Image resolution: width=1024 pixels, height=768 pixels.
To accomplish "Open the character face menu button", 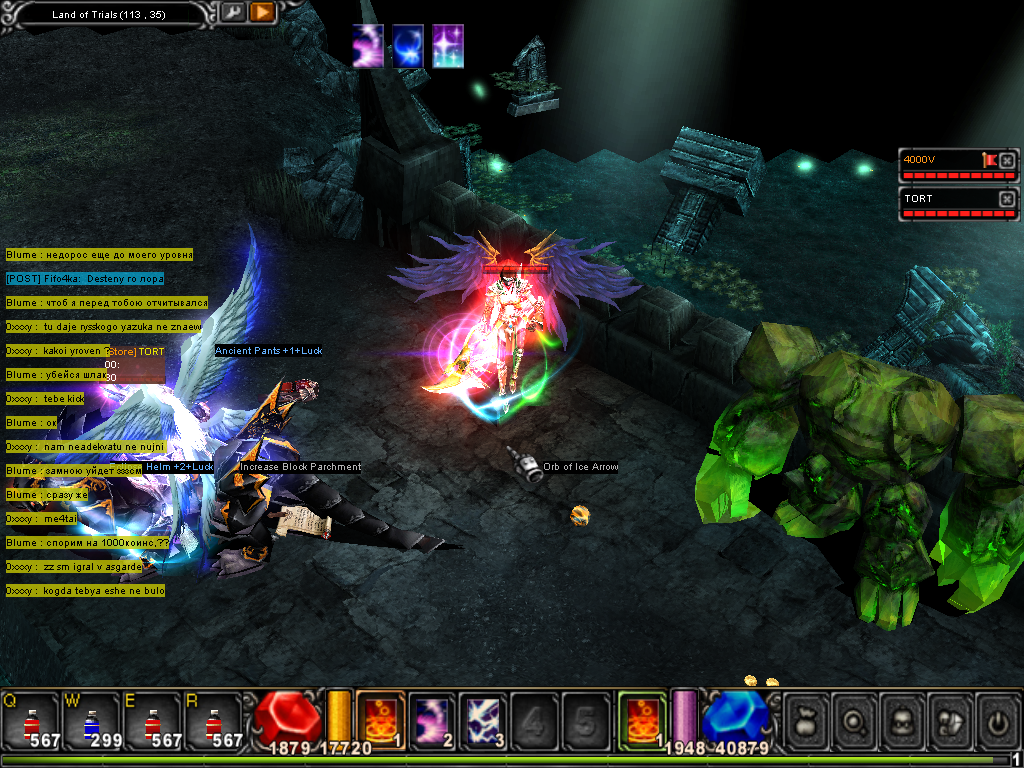I will (x=903, y=718).
